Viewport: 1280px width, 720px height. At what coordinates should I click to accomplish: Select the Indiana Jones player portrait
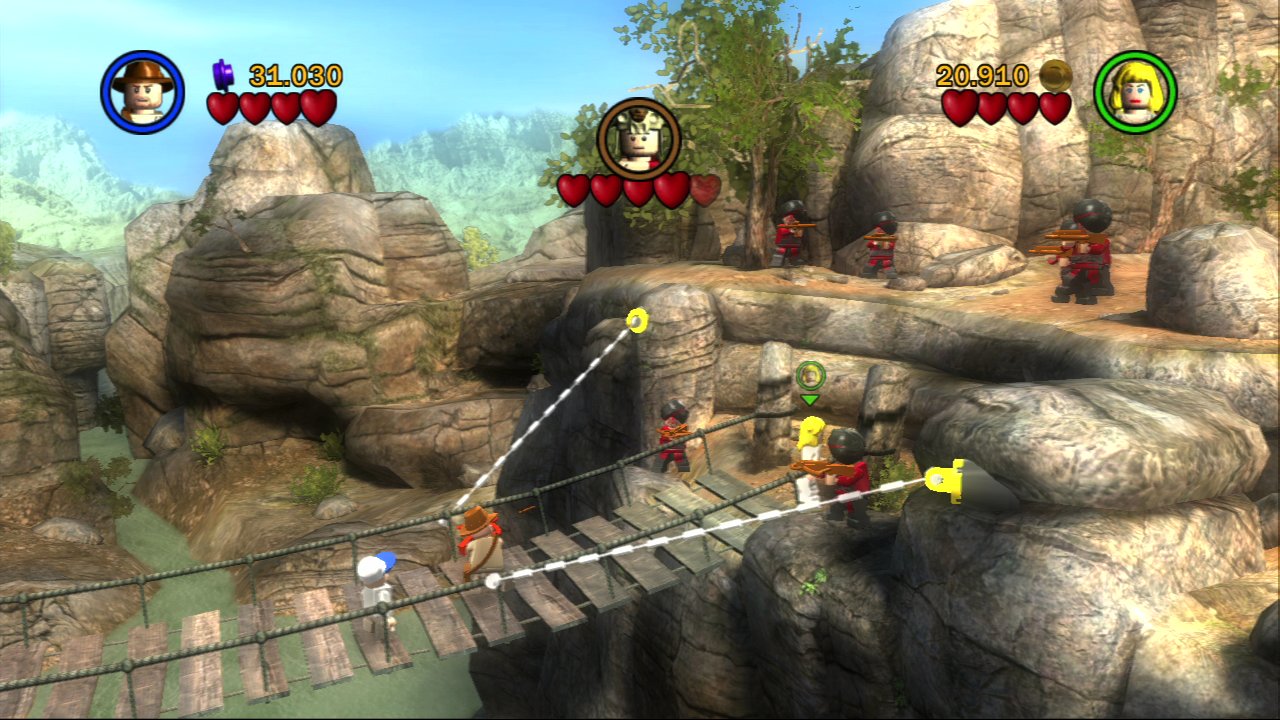(x=142, y=92)
